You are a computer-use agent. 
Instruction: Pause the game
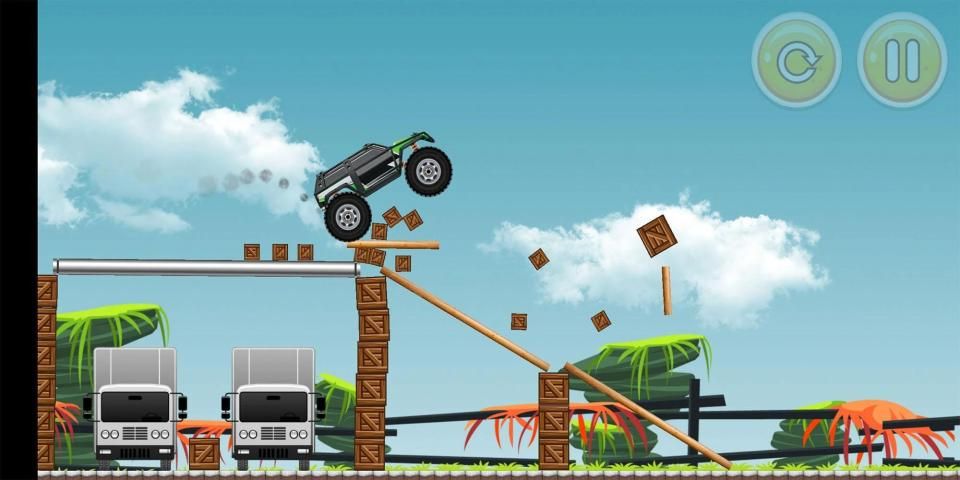[901, 61]
